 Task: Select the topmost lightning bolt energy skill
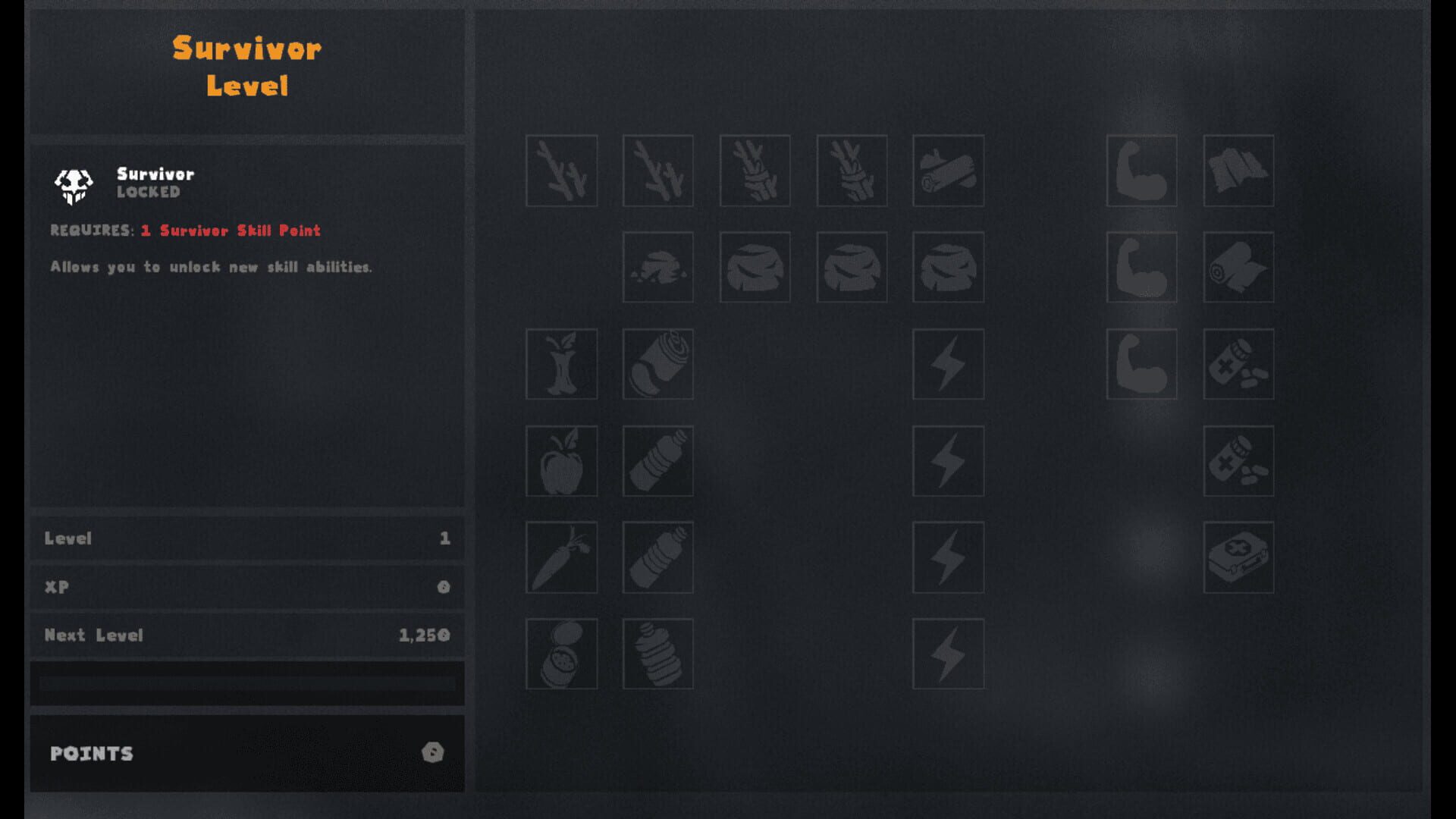coord(947,365)
